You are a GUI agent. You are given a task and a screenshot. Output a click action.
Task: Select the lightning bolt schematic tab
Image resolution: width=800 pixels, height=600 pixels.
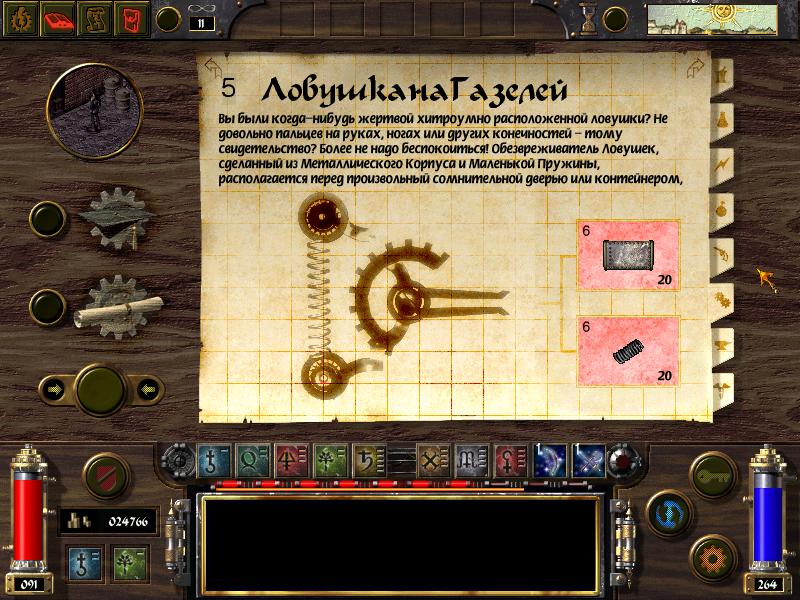720,163
